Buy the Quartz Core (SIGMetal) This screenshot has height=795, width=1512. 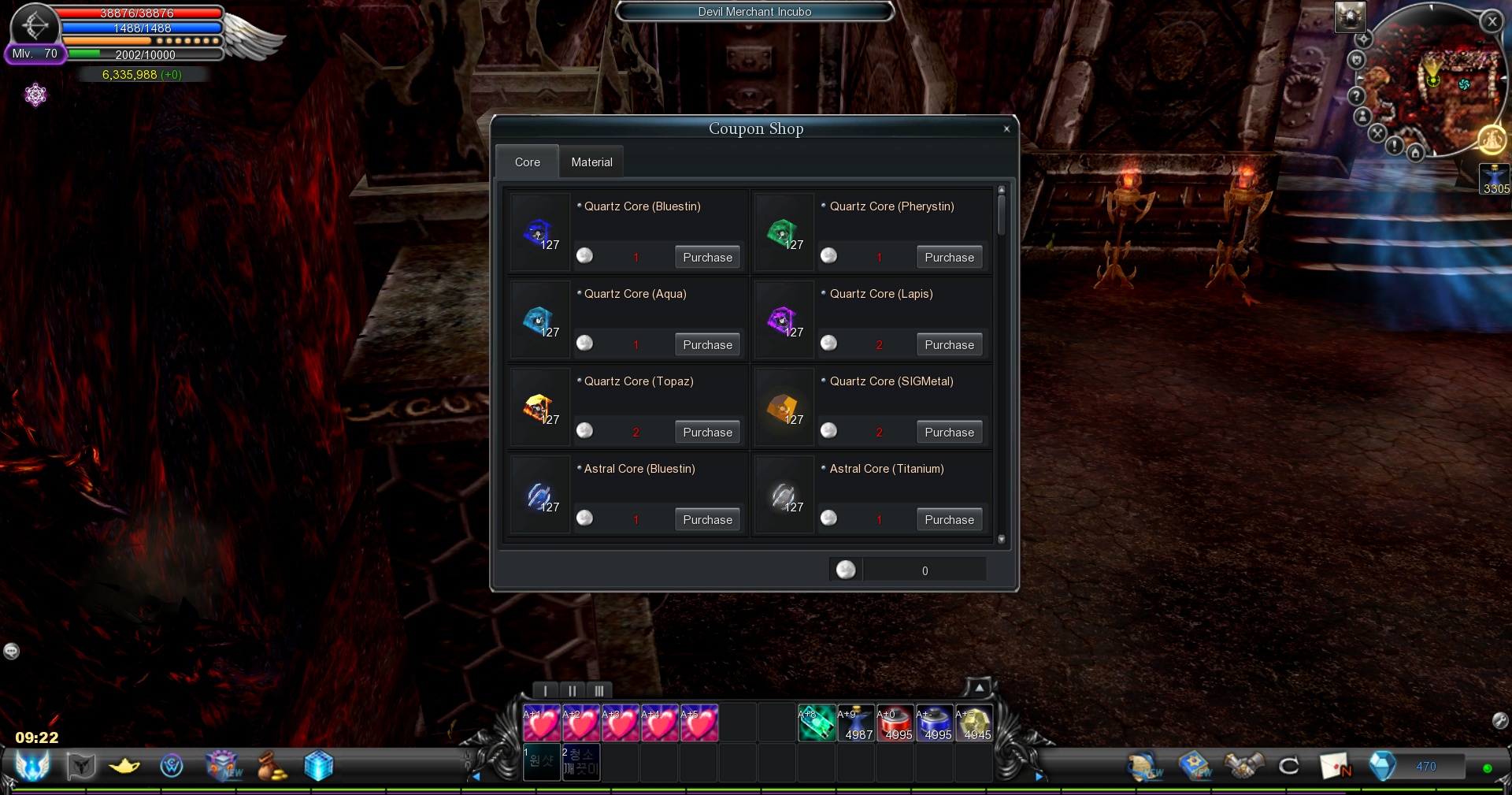(949, 433)
